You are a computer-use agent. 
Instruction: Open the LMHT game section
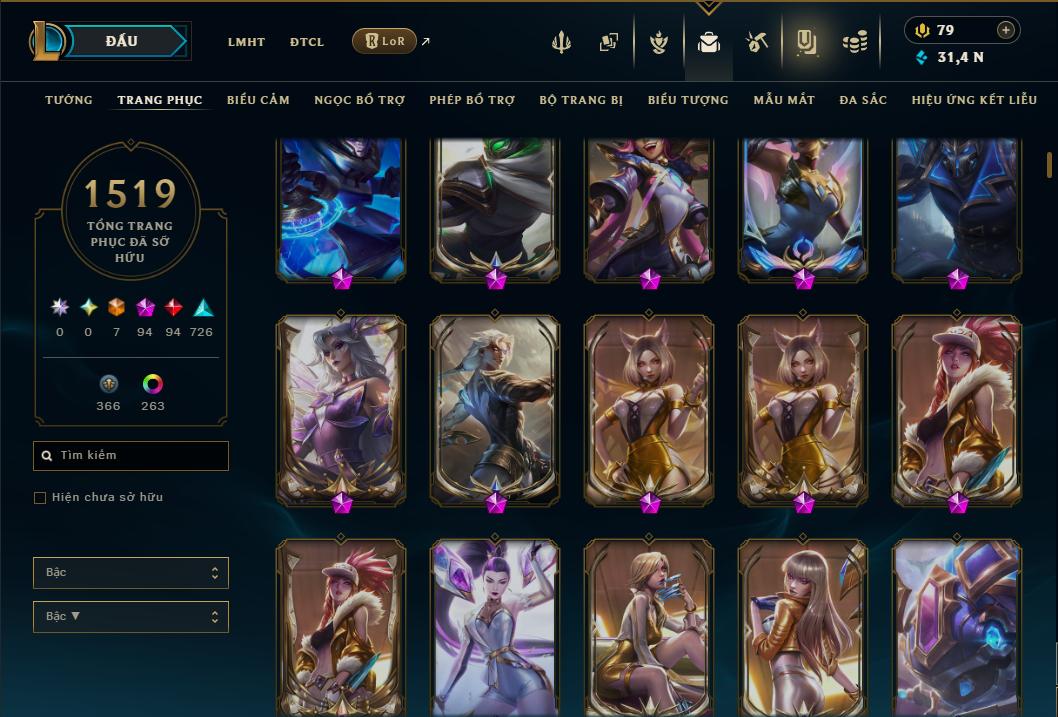coord(246,42)
